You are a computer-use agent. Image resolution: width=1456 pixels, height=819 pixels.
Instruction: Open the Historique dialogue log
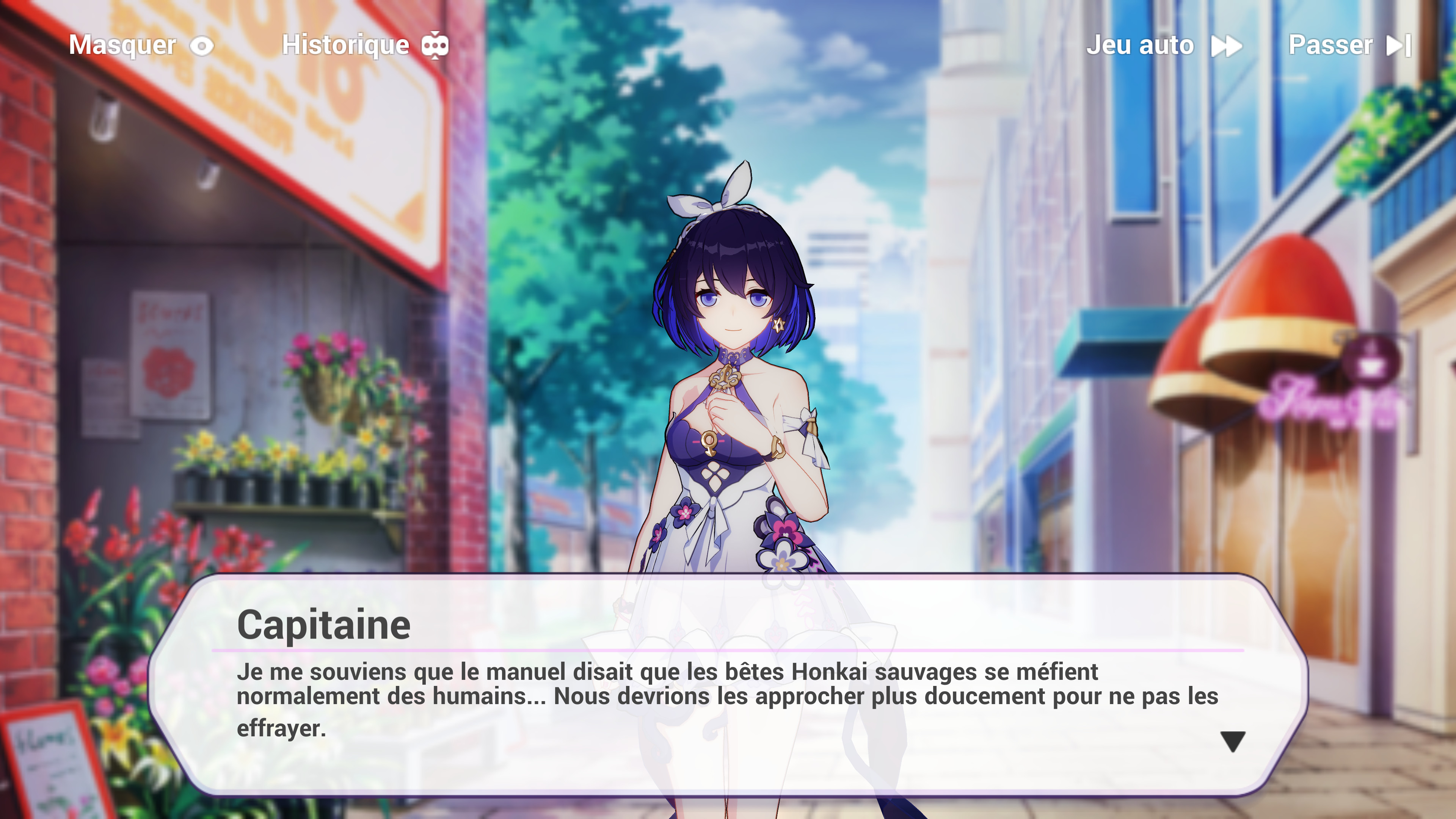pyautogui.click(x=364, y=45)
